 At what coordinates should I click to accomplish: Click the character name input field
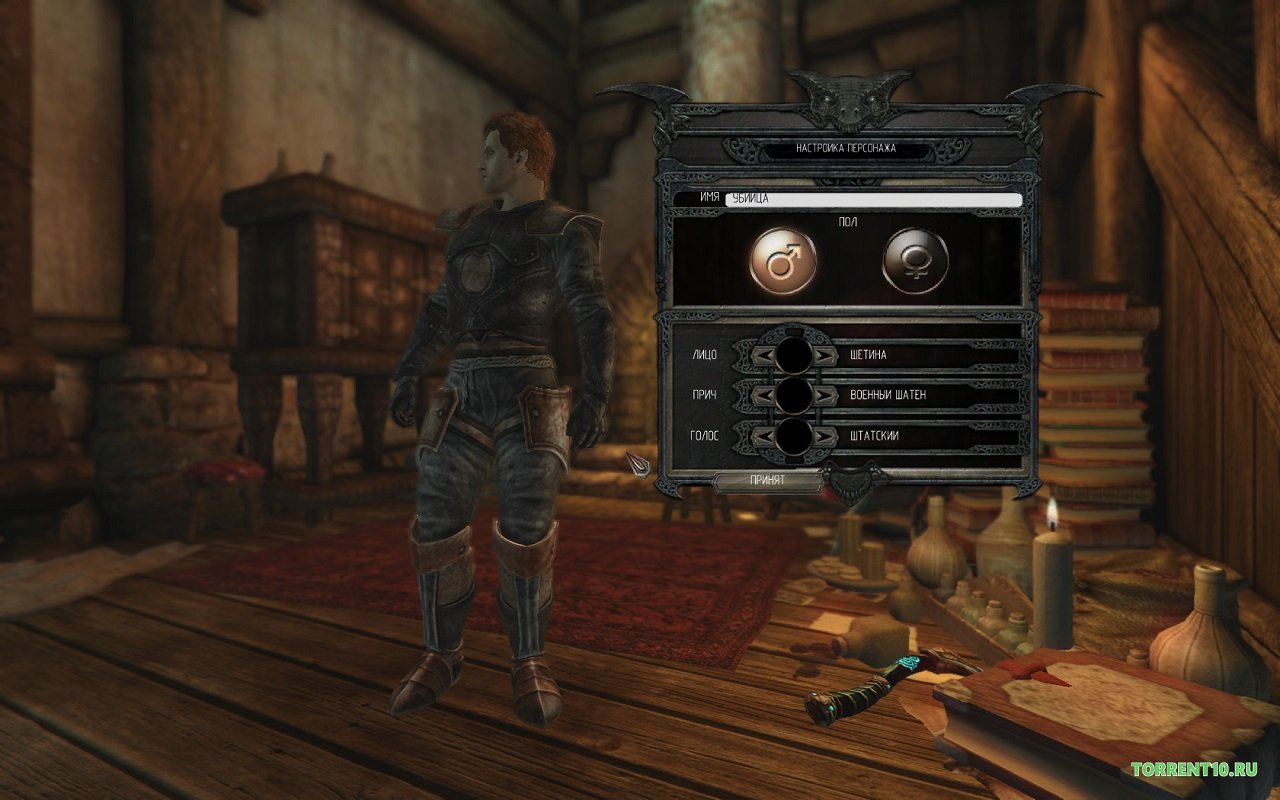tap(873, 200)
